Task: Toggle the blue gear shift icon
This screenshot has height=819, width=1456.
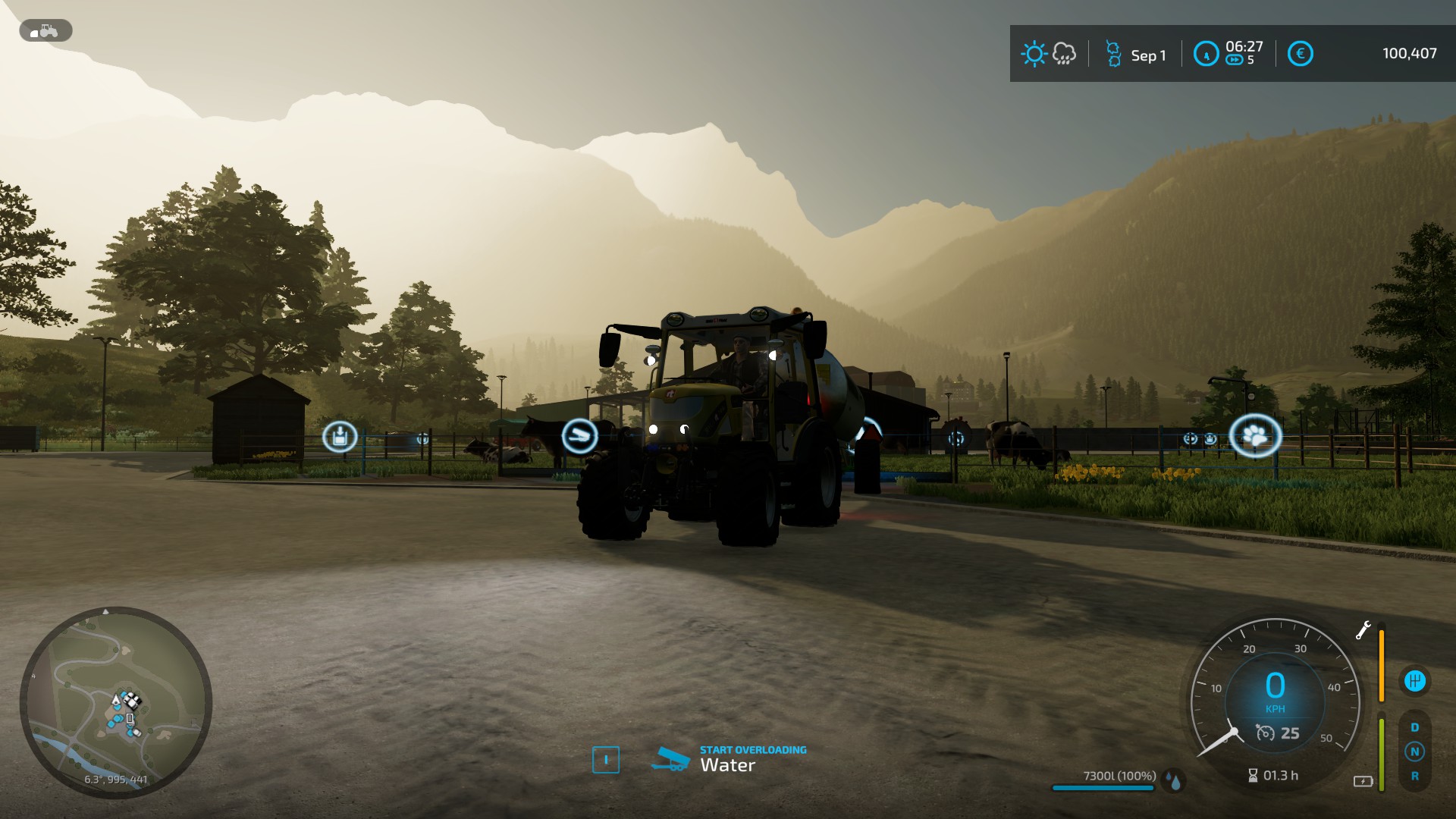Action: (x=1414, y=681)
